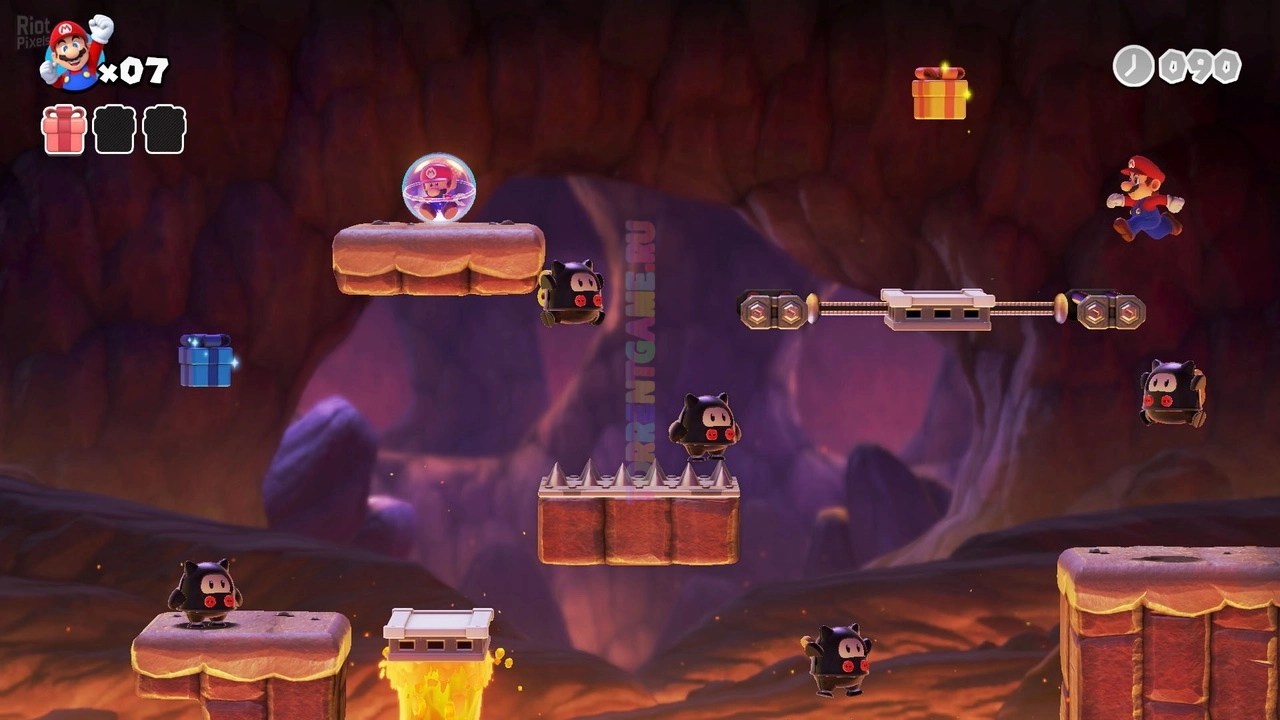Select the Mario lives portrait icon
The image size is (1280, 720).
click(x=72, y=54)
